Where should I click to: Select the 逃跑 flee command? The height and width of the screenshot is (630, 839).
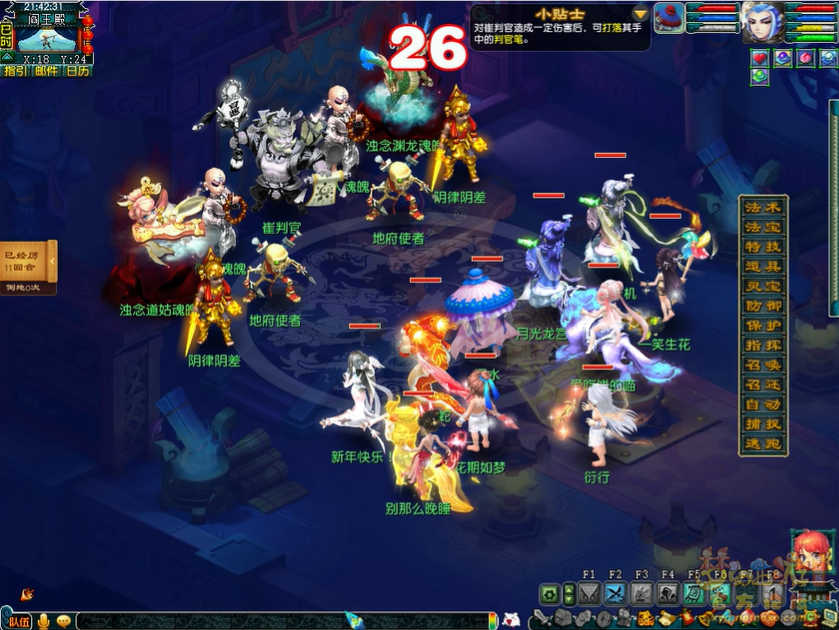click(764, 444)
